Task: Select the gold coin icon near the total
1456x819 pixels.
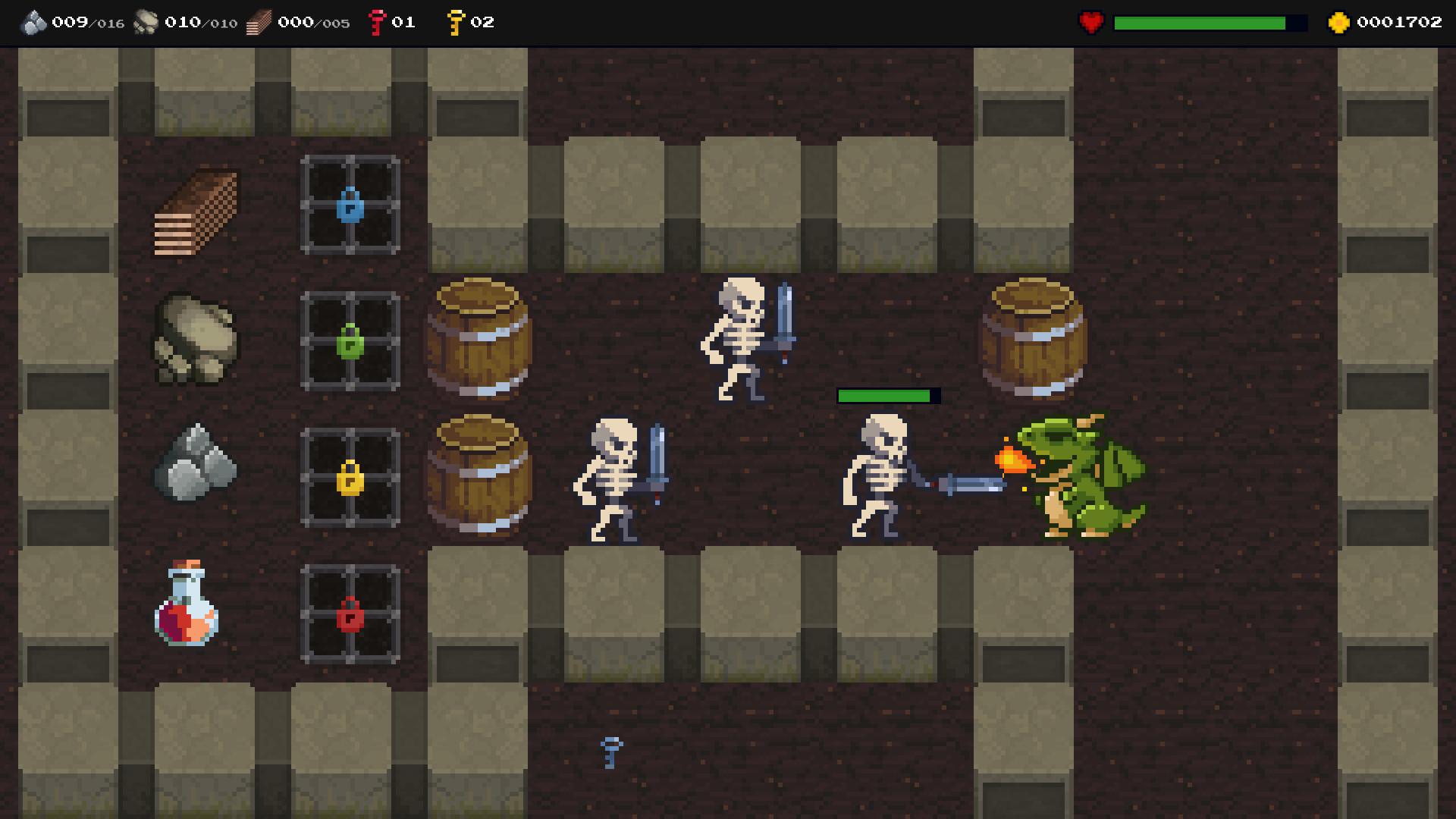Action: (1338, 21)
